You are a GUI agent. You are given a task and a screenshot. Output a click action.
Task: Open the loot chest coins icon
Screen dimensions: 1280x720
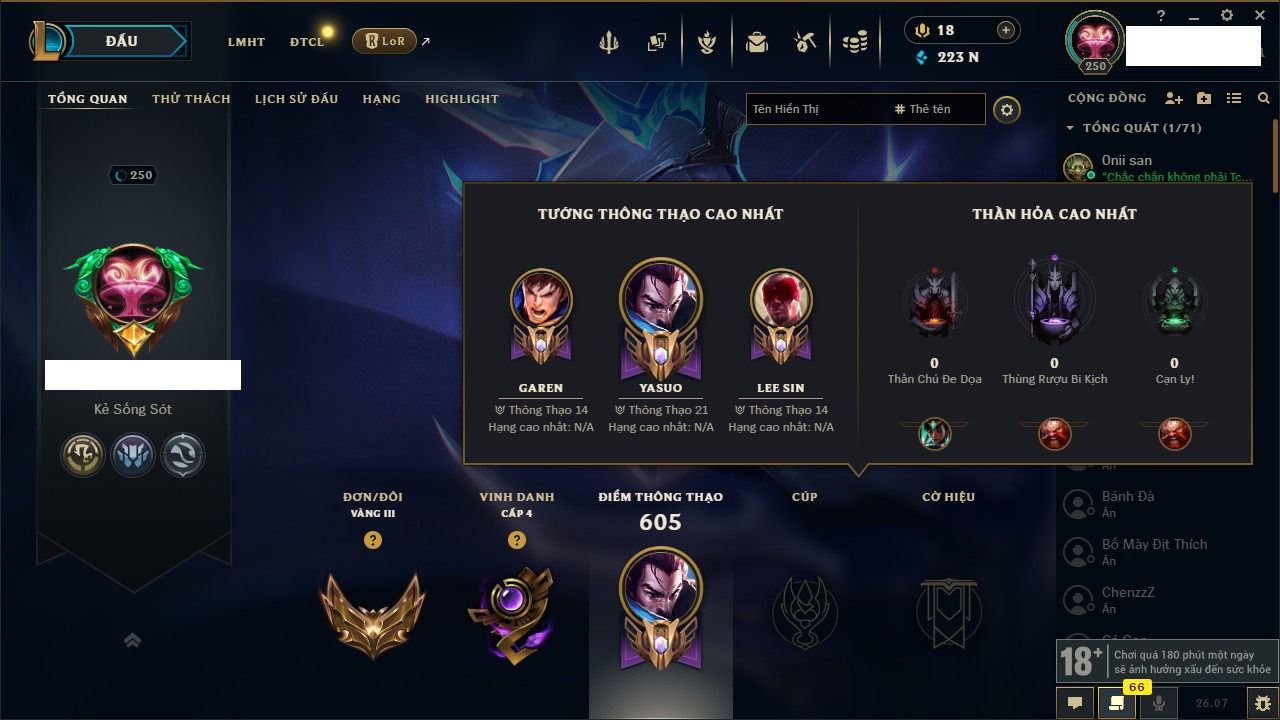[854, 42]
